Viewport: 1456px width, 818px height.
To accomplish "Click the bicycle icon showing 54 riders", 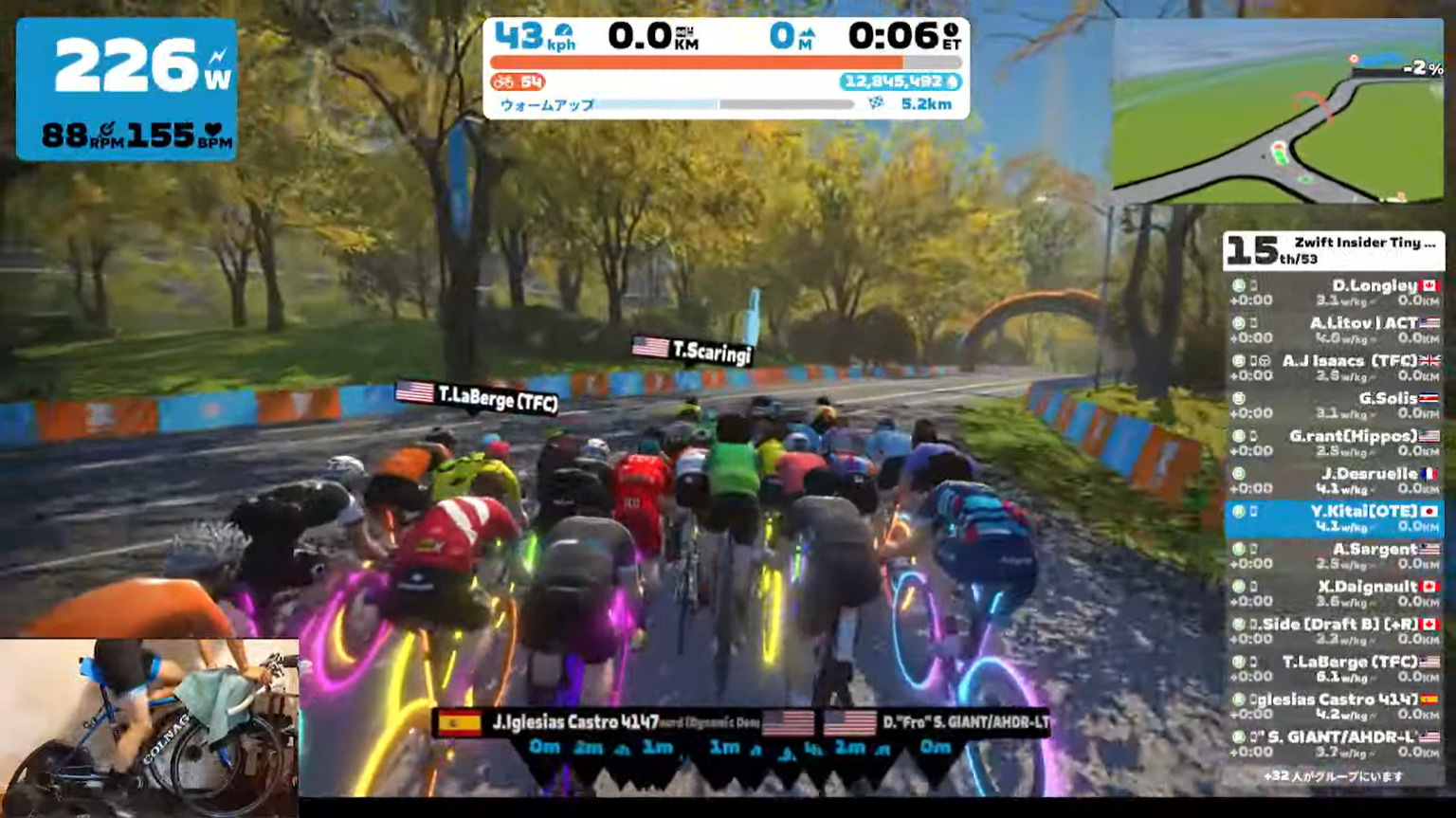I will (x=503, y=82).
